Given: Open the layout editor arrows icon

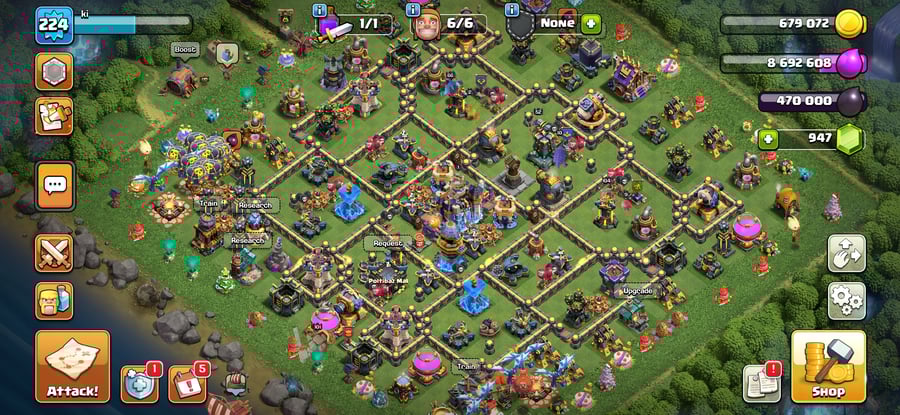Looking at the screenshot, I should pyautogui.click(x=846, y=253).
